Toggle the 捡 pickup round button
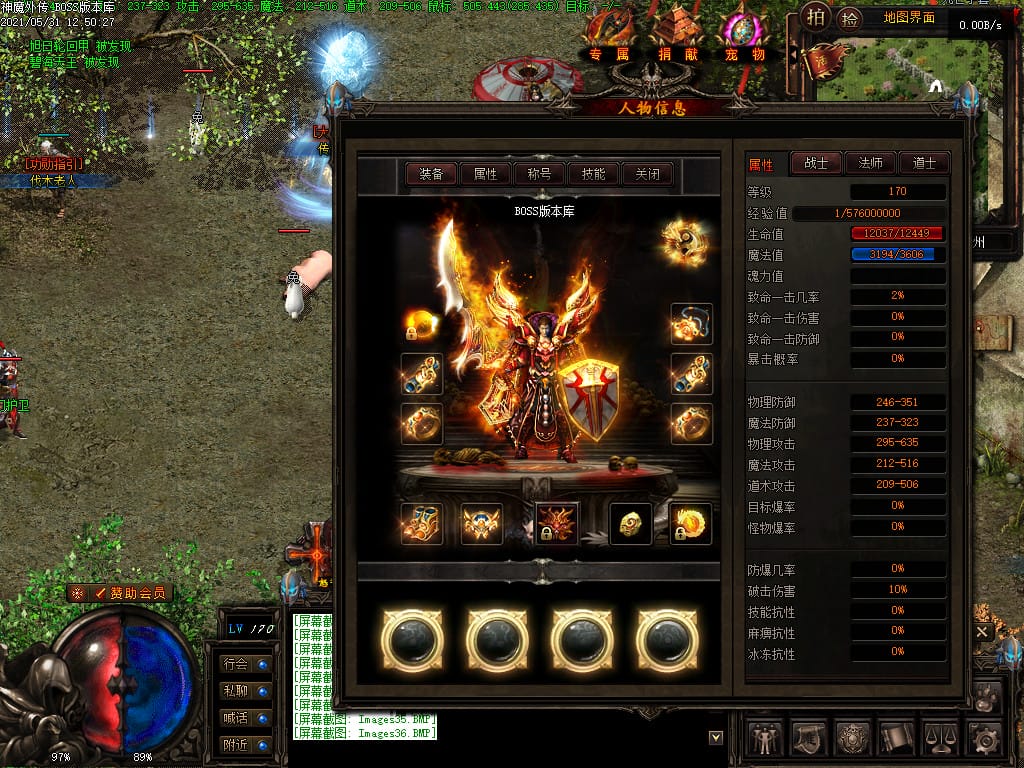Screen dimensions: 1024x768 pos(849,18)
